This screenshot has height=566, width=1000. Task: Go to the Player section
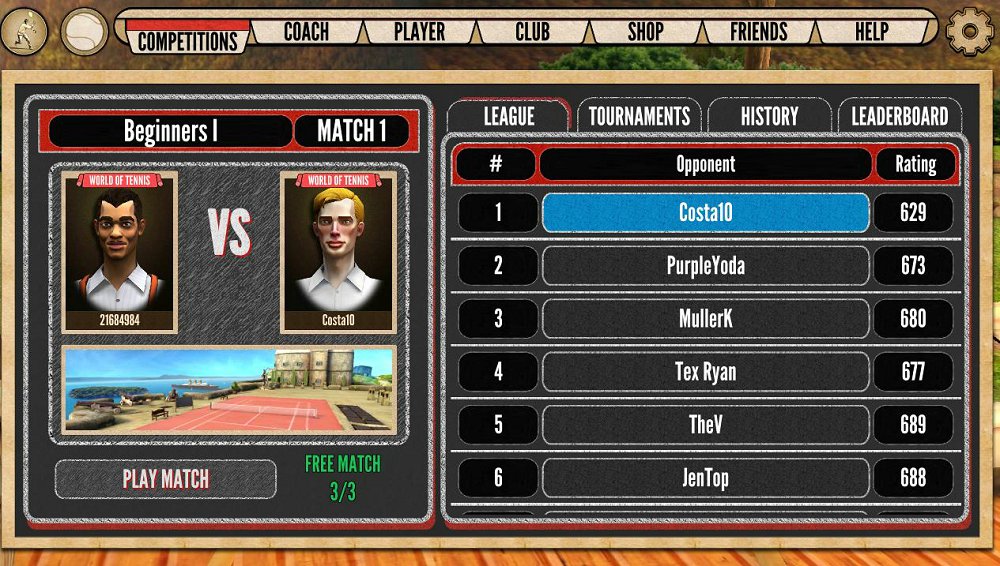pos(419,31)
